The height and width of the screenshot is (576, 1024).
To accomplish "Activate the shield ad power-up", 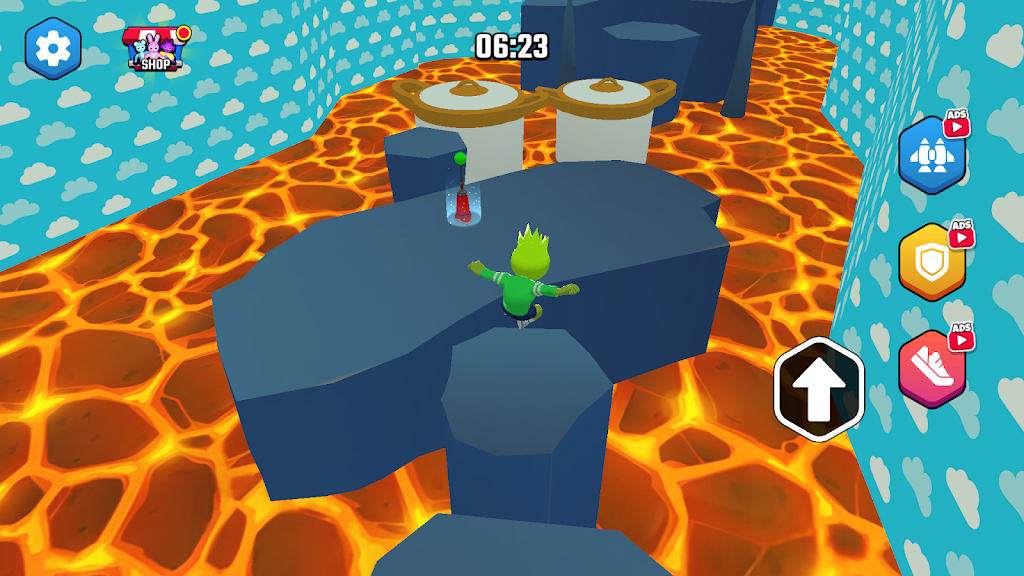I will coord(932,261).
